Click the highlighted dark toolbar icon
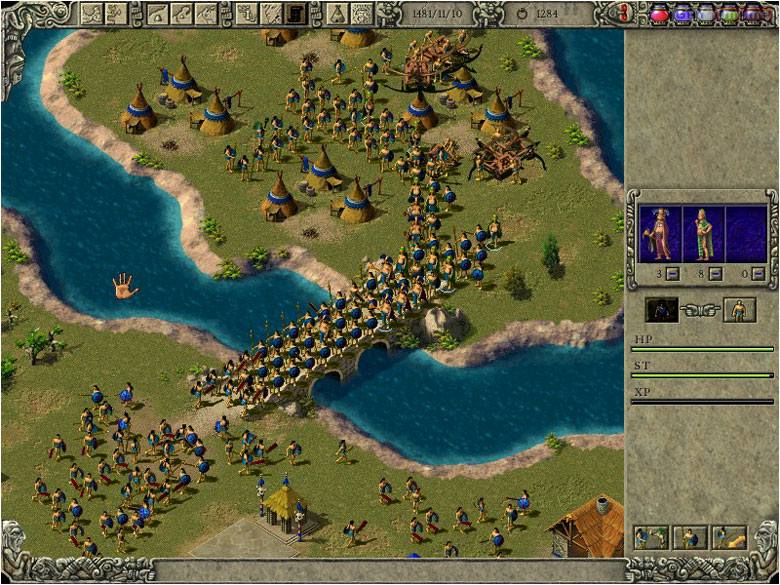The image size is (780, 585). 296,13
